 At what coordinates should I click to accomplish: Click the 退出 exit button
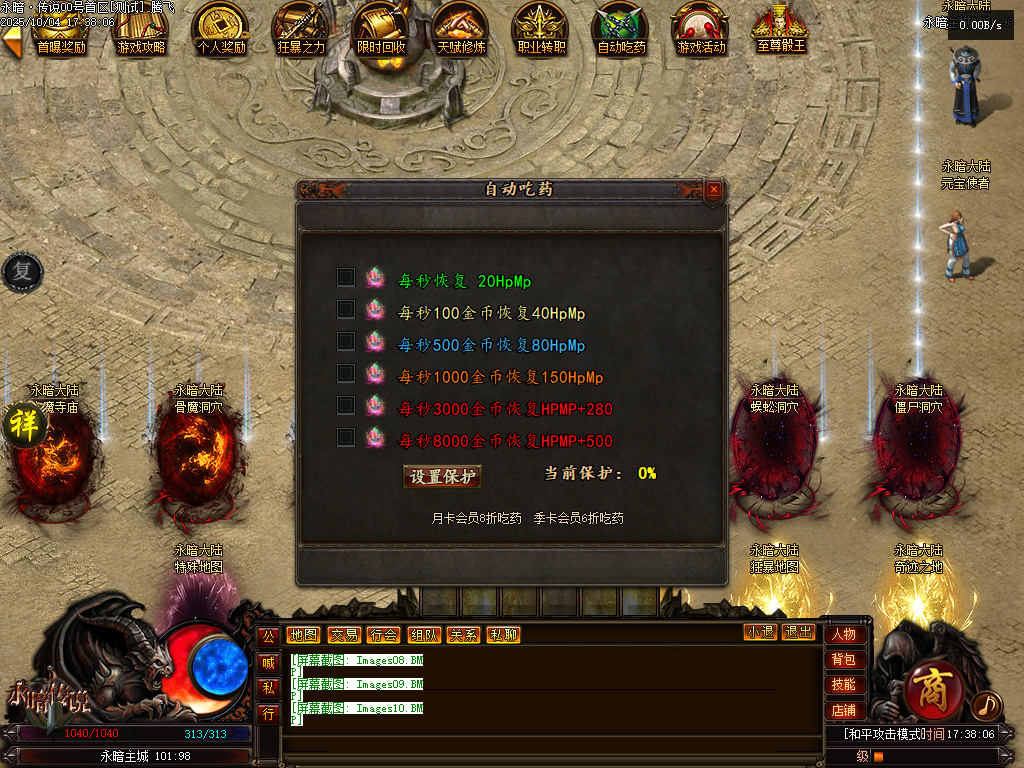pyautogui.click(x=799, y=632)
